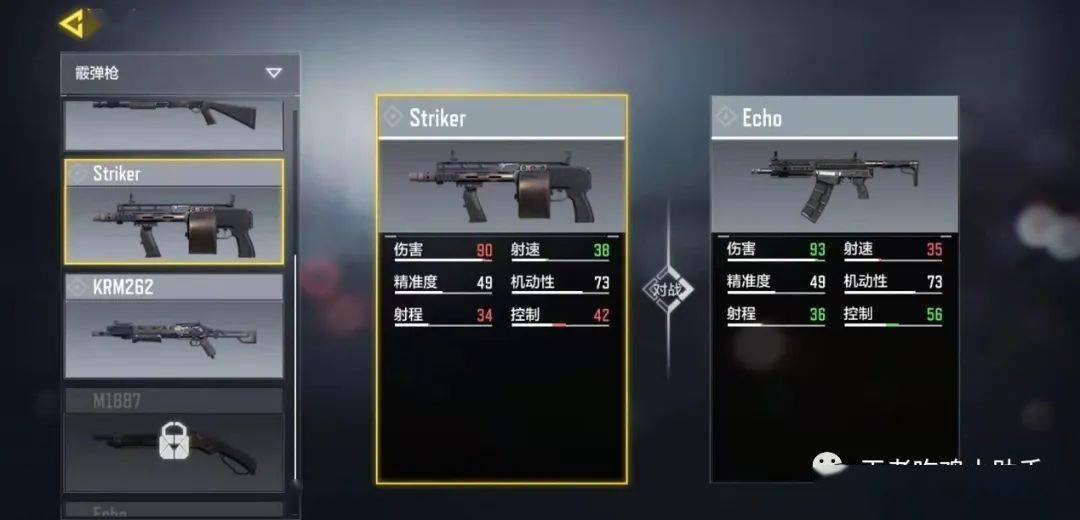Click the Echo comparison panel

pos(834,290)
